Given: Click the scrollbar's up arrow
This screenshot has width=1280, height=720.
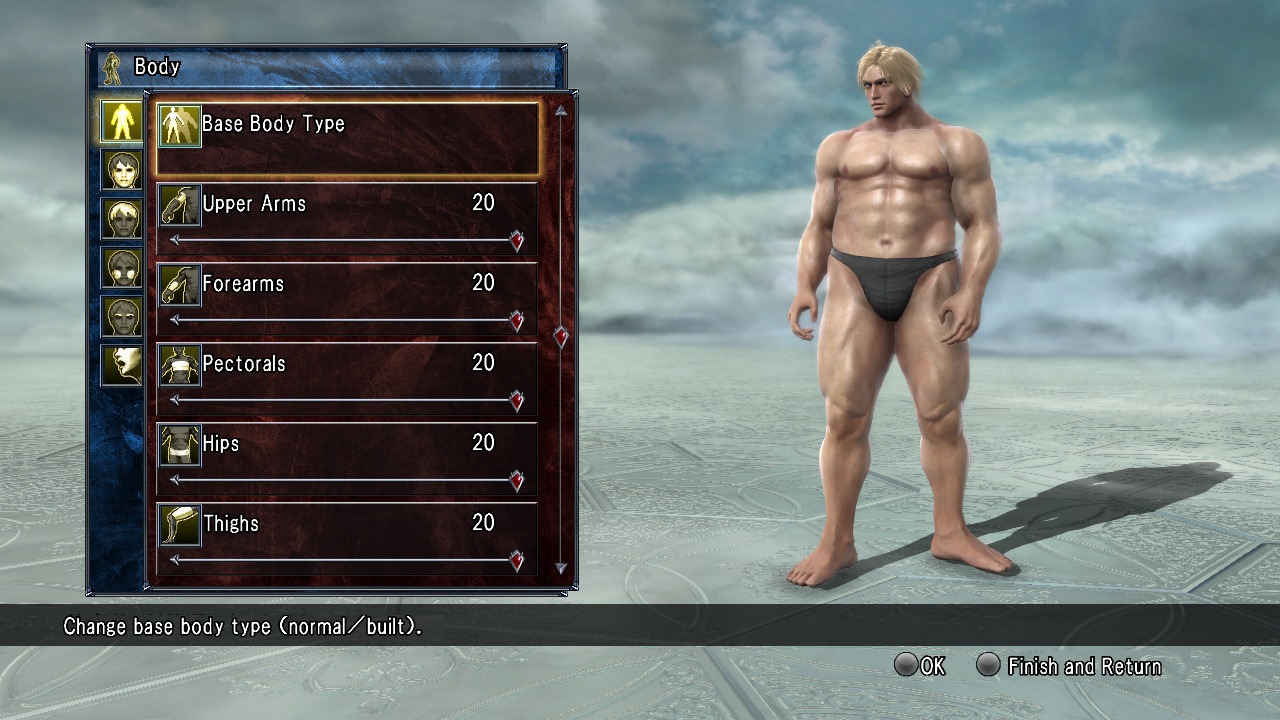Looking at the screenshot, I should (561, 110).
